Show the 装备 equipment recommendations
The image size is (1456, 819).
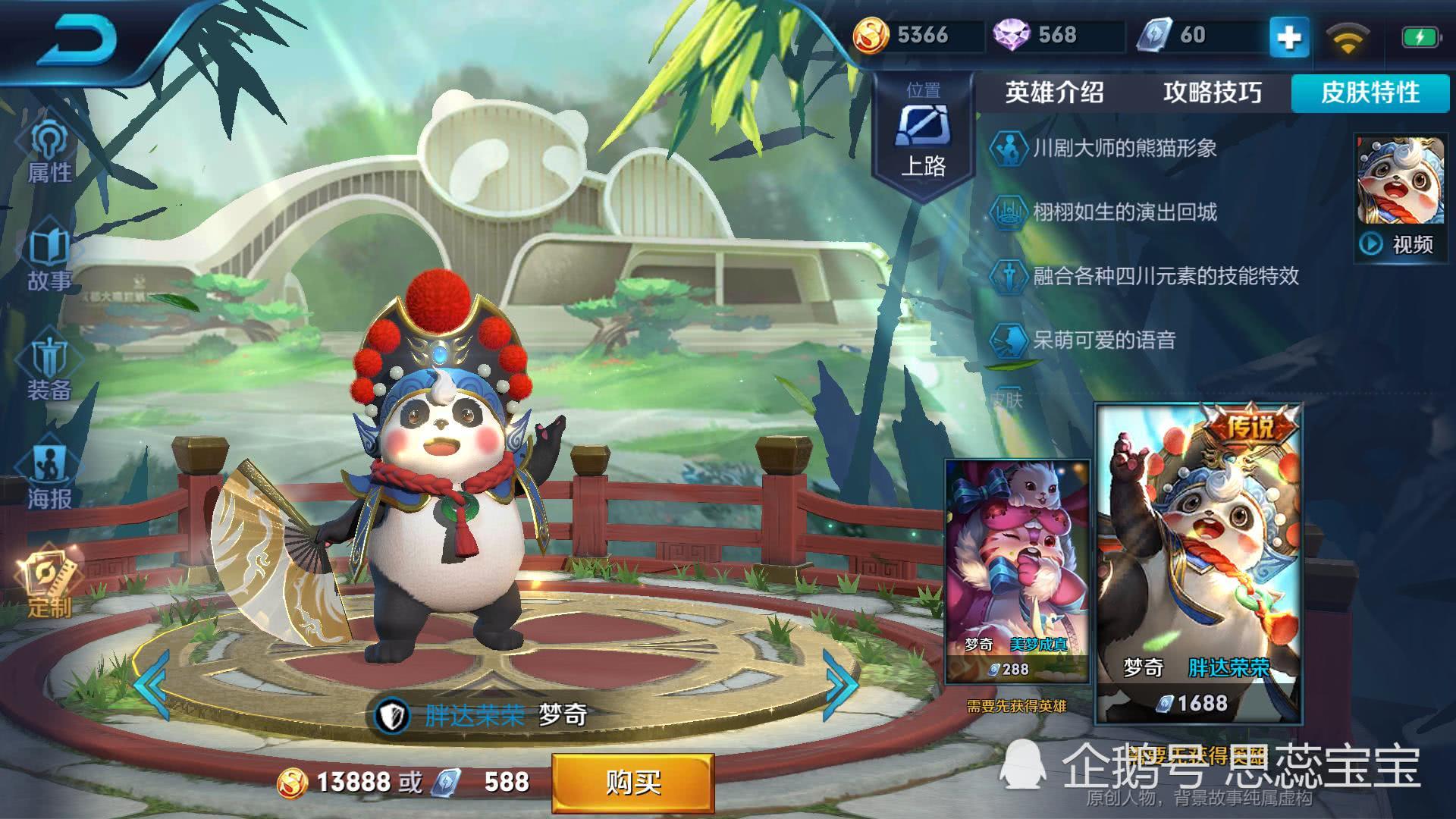coord(49,369)
